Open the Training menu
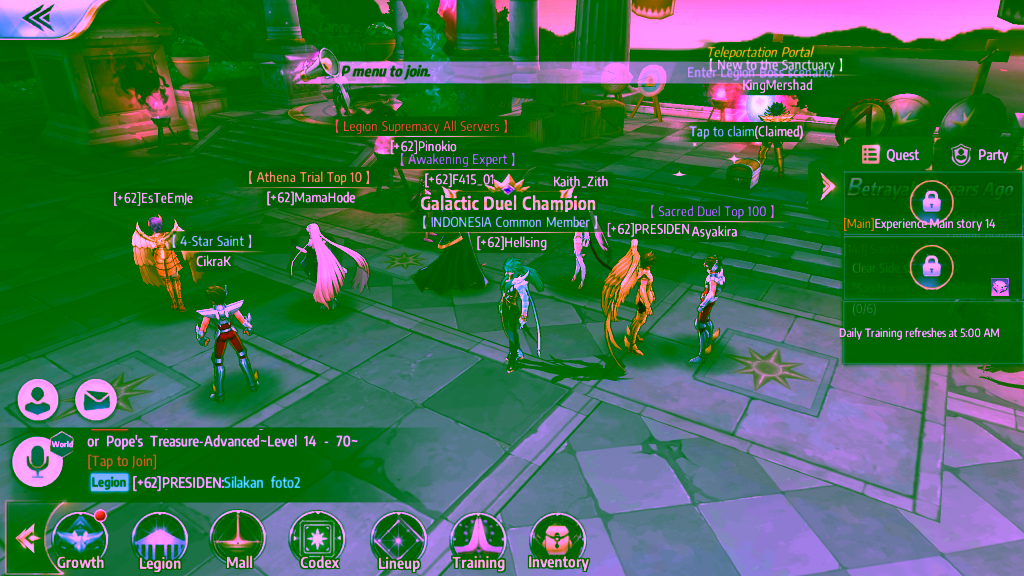The image size is (1024, 576). [478, 541]
